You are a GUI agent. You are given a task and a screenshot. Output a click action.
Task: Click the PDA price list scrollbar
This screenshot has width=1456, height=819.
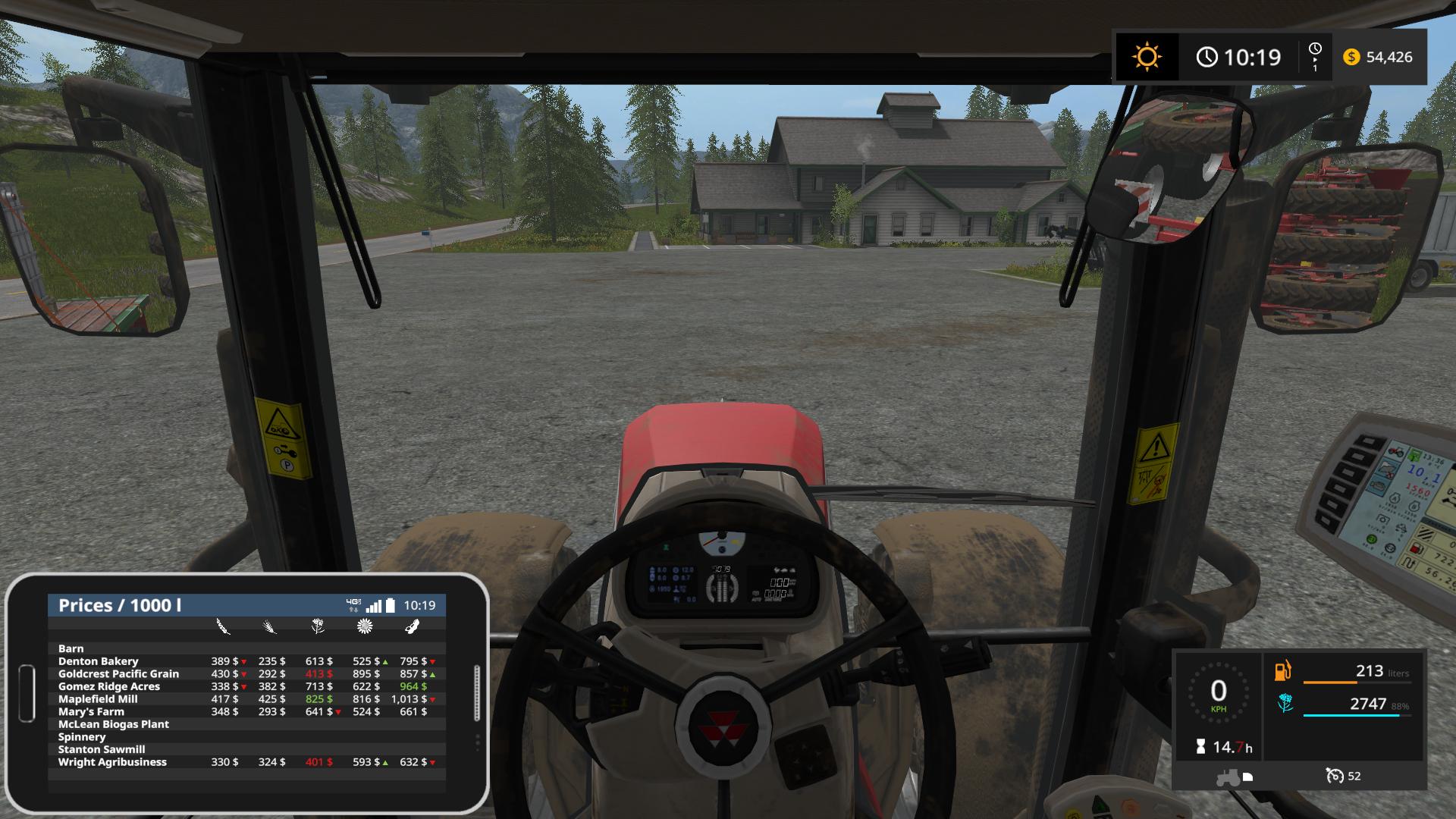point(477,692)
